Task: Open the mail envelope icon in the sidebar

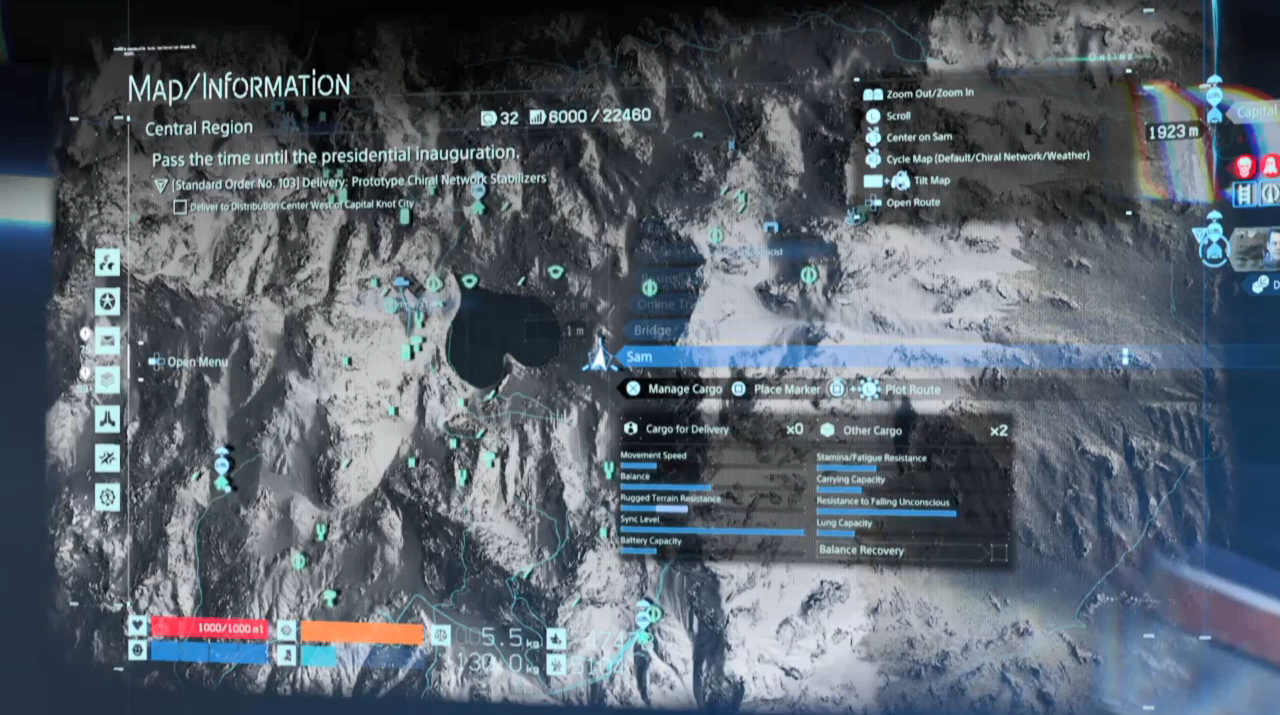Action: click(107, 341)
